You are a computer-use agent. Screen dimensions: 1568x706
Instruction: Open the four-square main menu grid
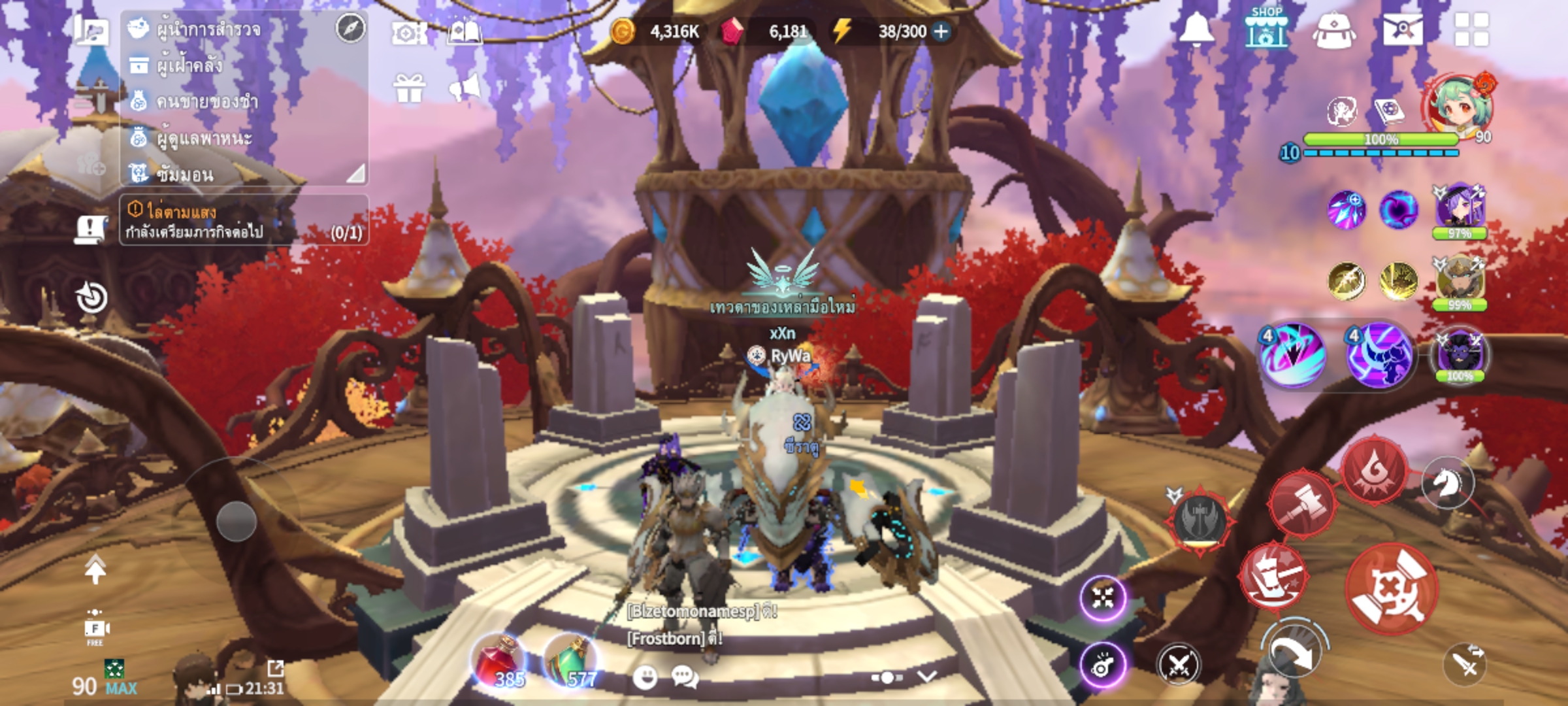(1471, 30)
